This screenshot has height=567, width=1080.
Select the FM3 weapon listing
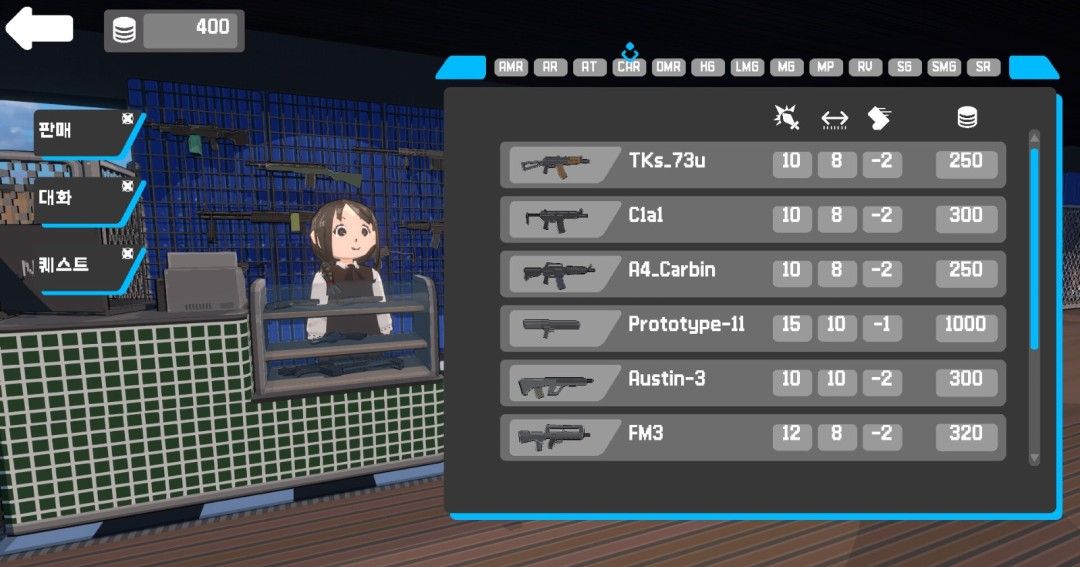tap(752, 437)
